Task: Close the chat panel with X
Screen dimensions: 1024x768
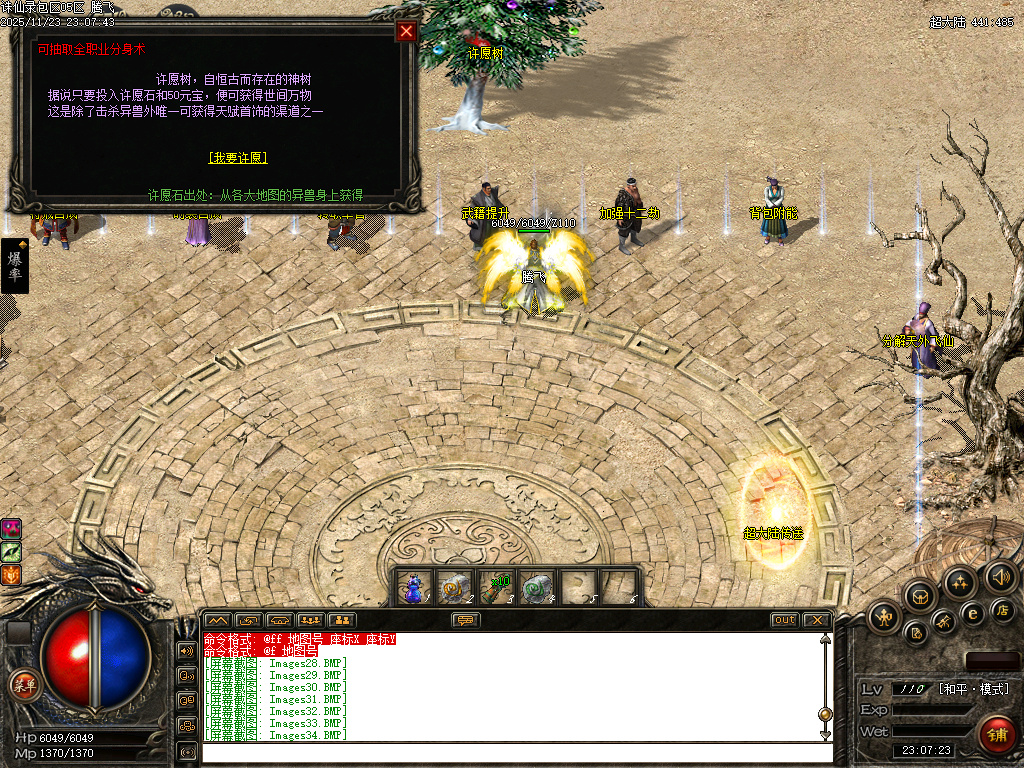Action: tap(816, 620)
